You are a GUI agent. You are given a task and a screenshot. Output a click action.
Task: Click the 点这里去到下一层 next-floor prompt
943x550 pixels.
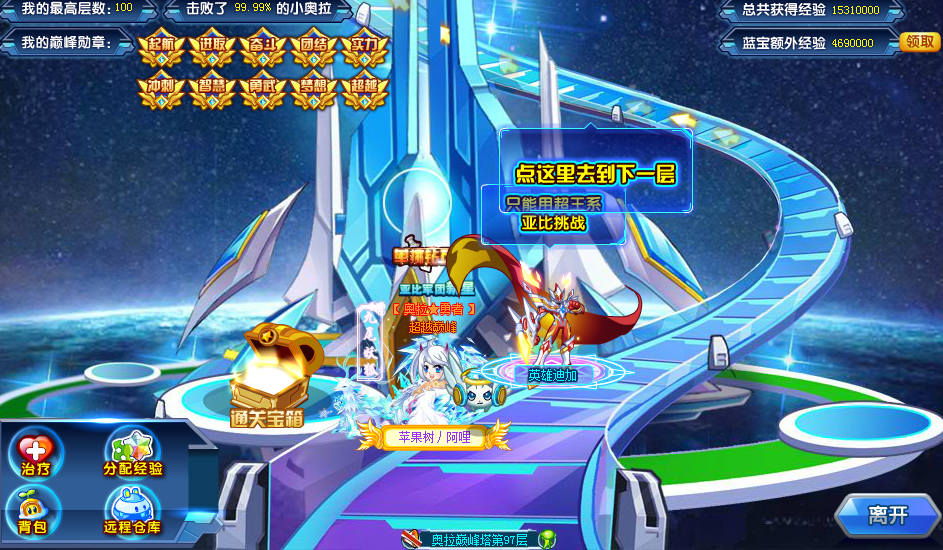click(595, 173)
